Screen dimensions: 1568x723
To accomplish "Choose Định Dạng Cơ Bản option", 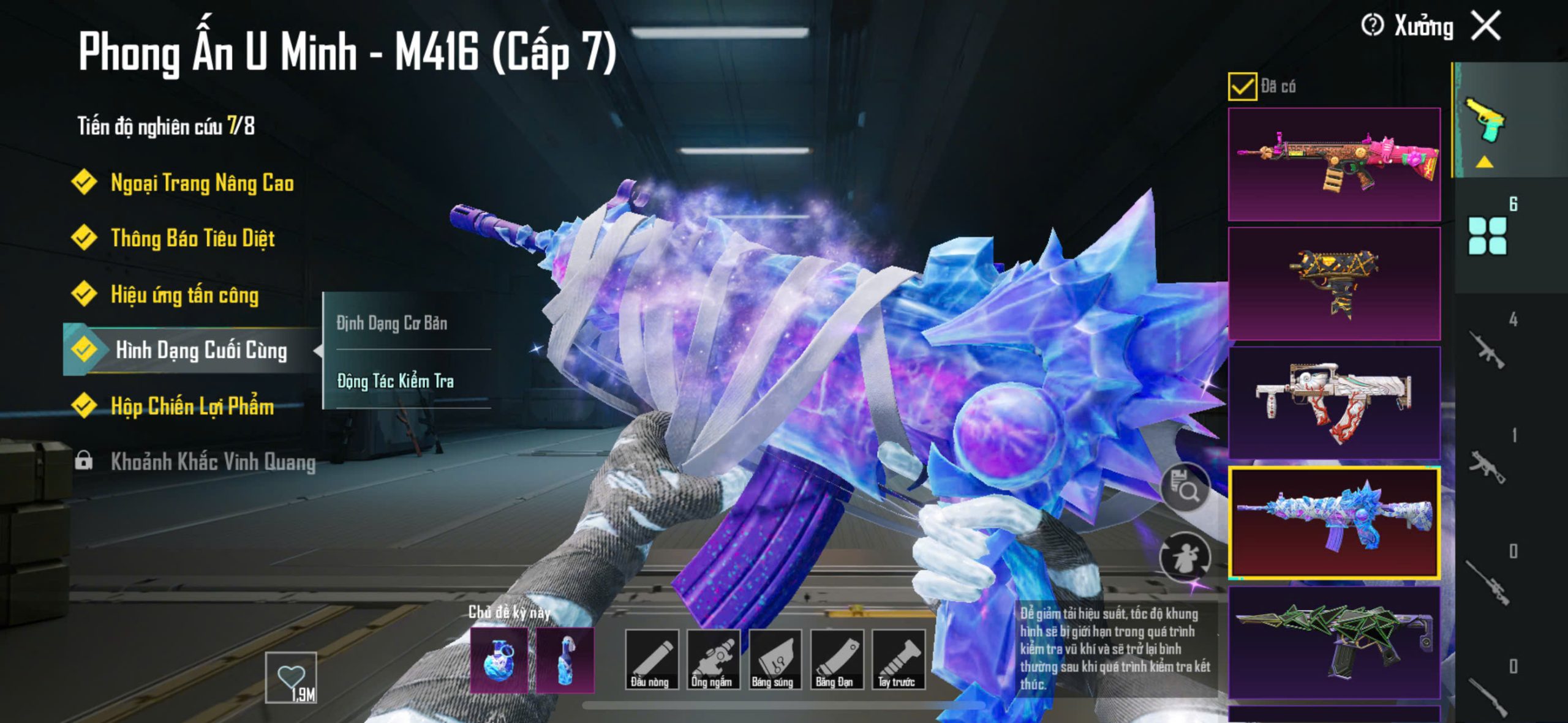I will (392, 323).
